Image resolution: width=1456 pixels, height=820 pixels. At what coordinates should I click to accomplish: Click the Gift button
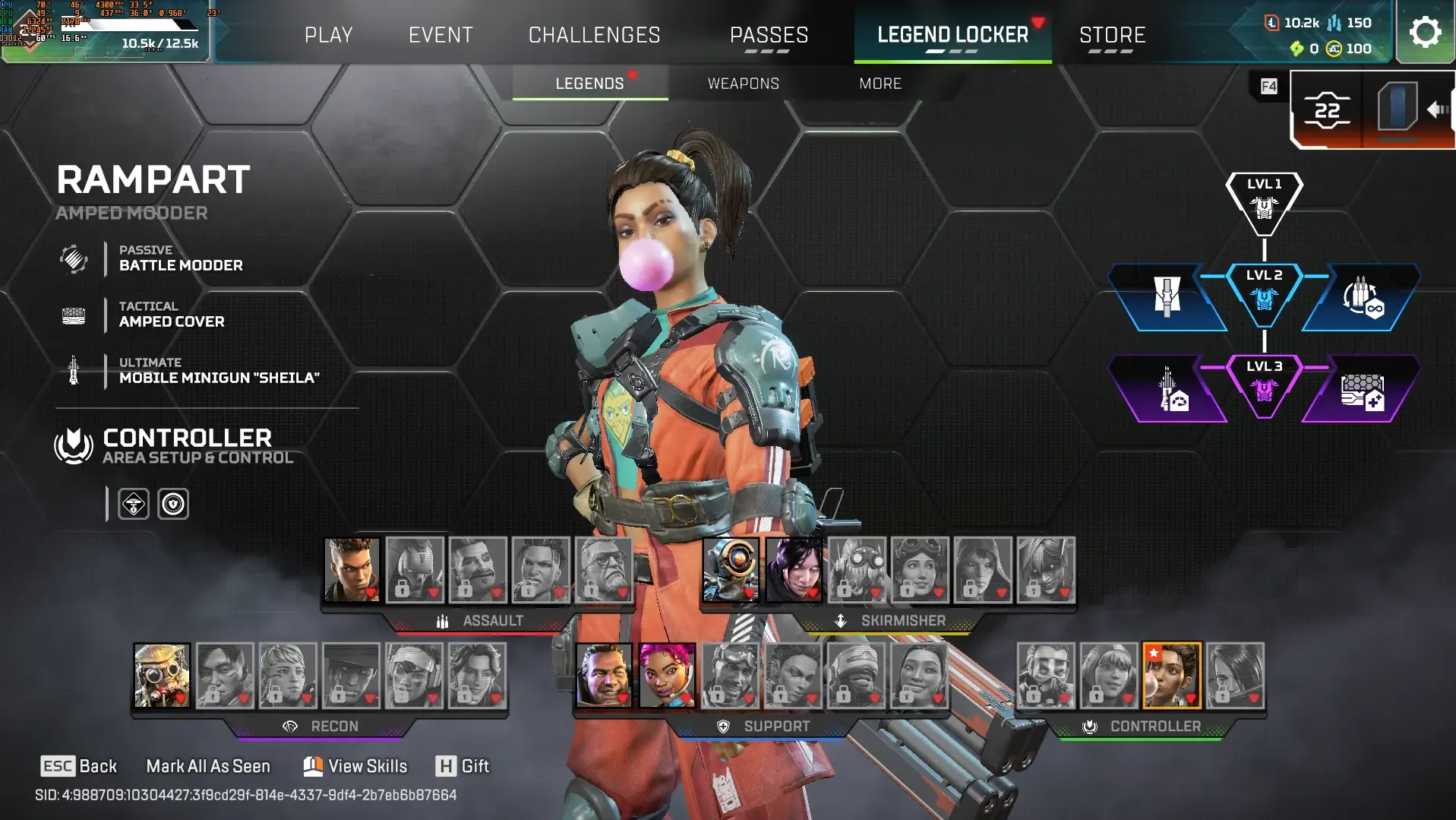click(x=463, y=766)
